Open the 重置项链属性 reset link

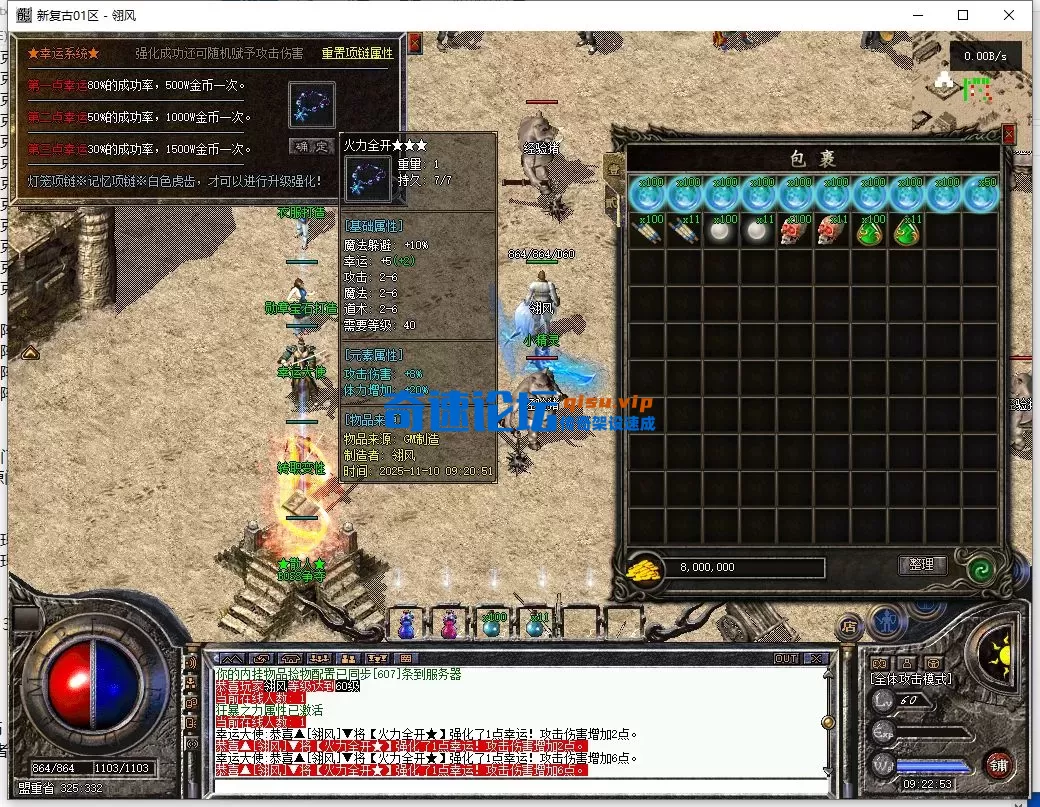357,53
